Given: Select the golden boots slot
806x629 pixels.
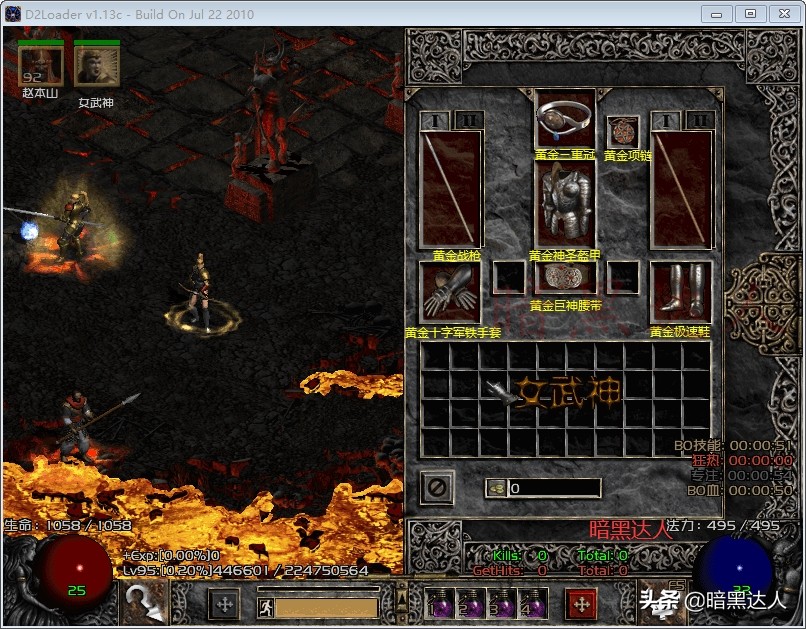Looking at the screenshot, I should click(681, 292).
